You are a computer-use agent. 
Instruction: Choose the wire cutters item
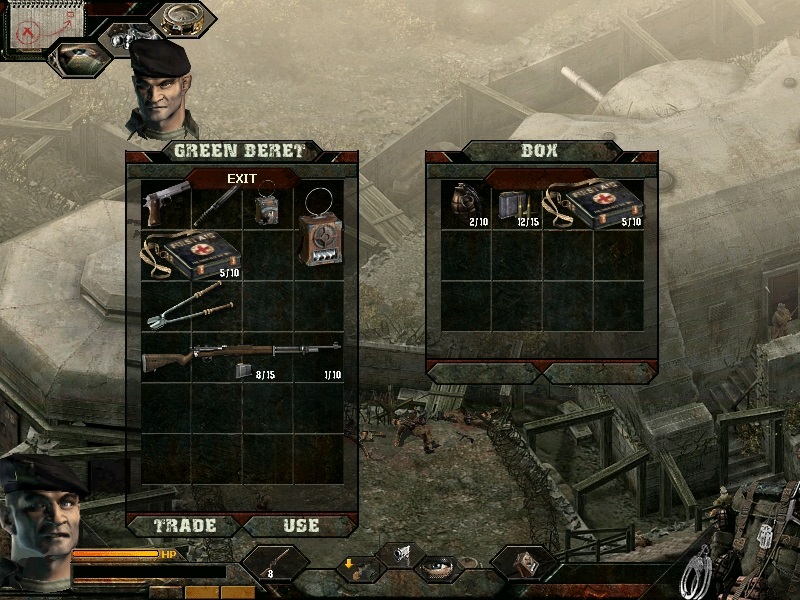click(x=192, y=304)
